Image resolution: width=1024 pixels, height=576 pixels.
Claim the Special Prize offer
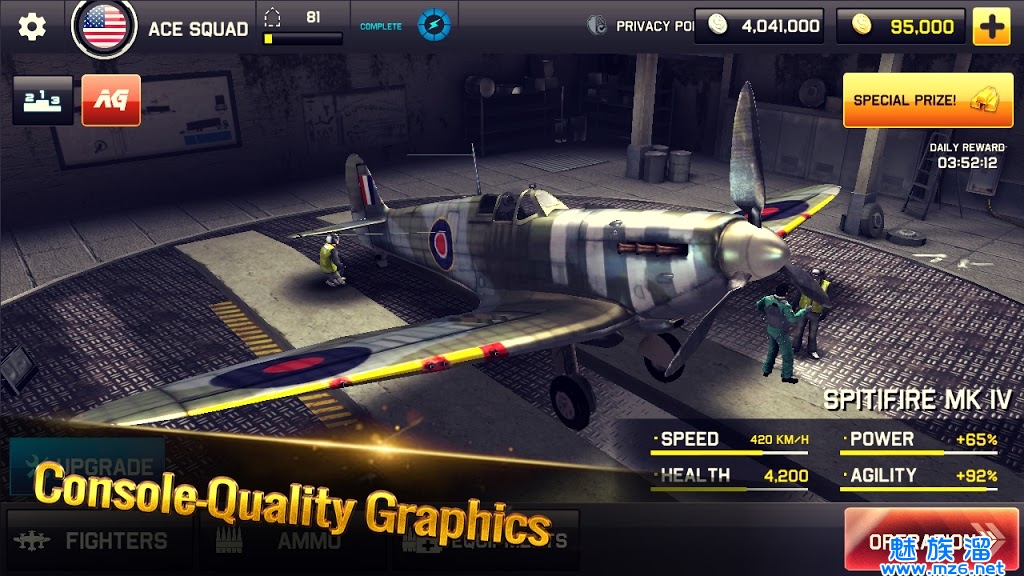pyautogui.click(x=927, y=101)
